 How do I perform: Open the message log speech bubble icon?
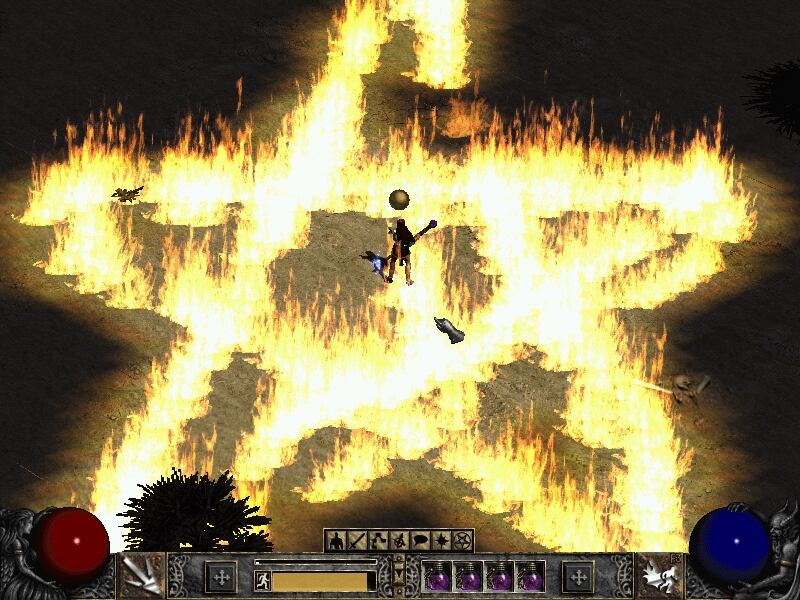(x=420, y=541)
